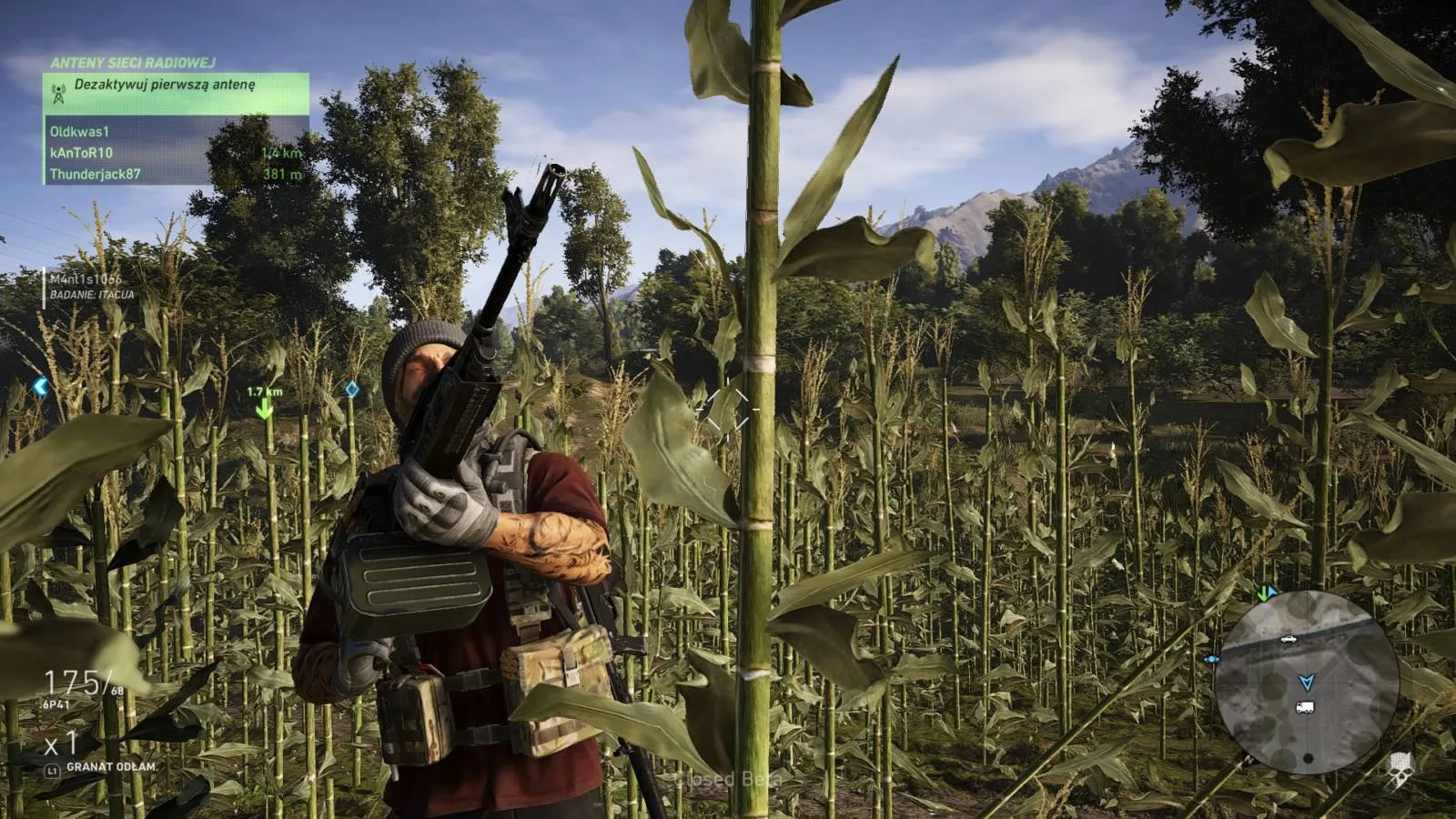Select the radio antenna objective icon

60,90
